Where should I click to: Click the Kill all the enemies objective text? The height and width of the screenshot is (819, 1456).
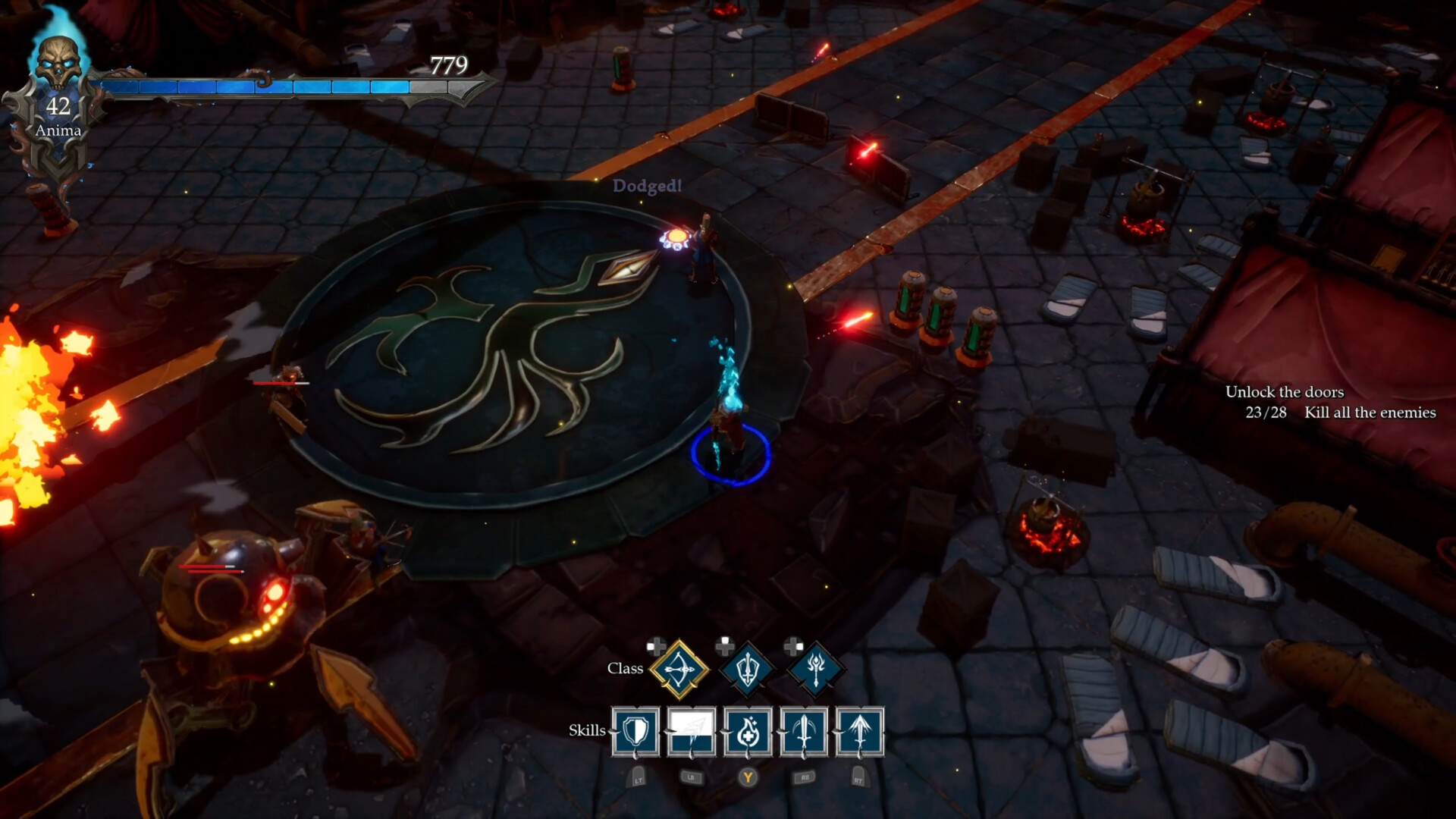tap(1369, 413)
